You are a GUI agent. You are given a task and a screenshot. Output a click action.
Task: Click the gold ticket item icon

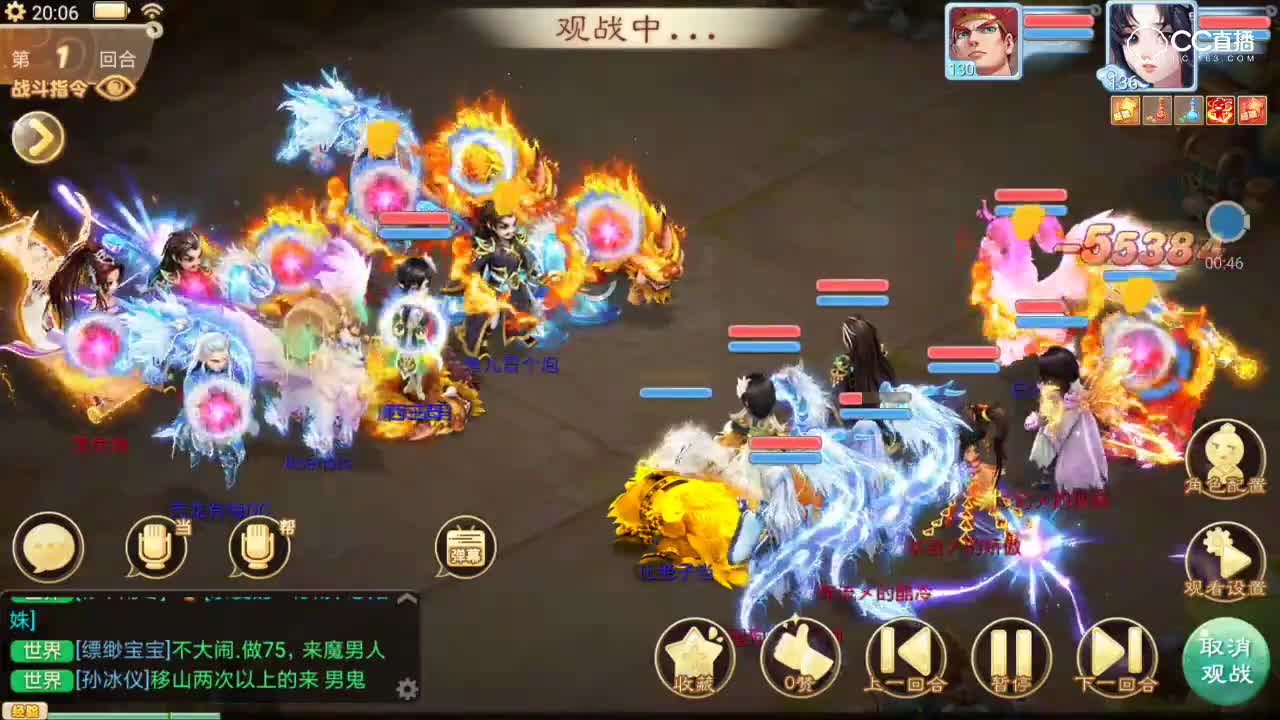click(1125, 110)
